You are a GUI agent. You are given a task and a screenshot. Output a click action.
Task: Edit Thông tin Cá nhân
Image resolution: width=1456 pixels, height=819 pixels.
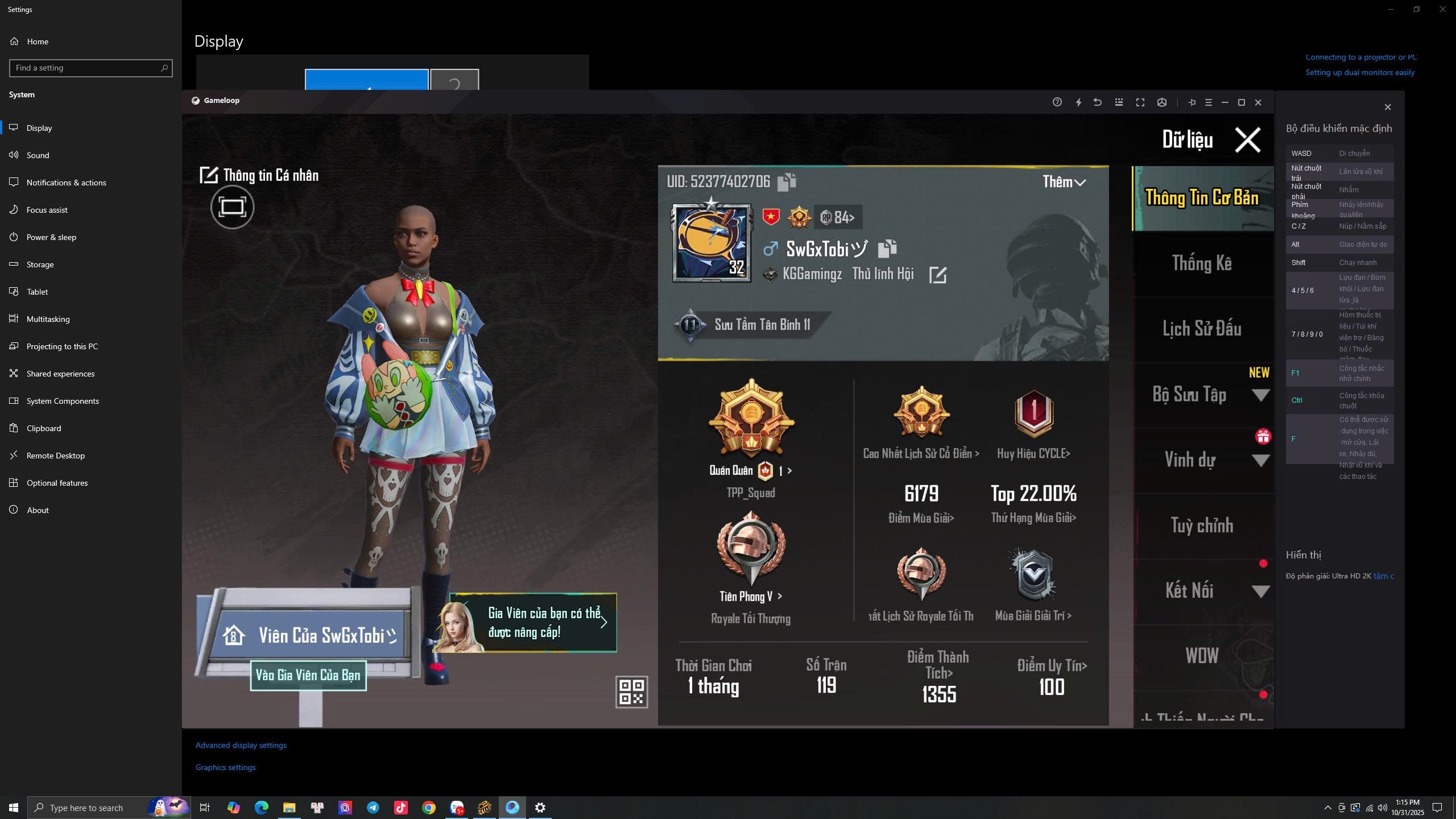pos(209,175)
